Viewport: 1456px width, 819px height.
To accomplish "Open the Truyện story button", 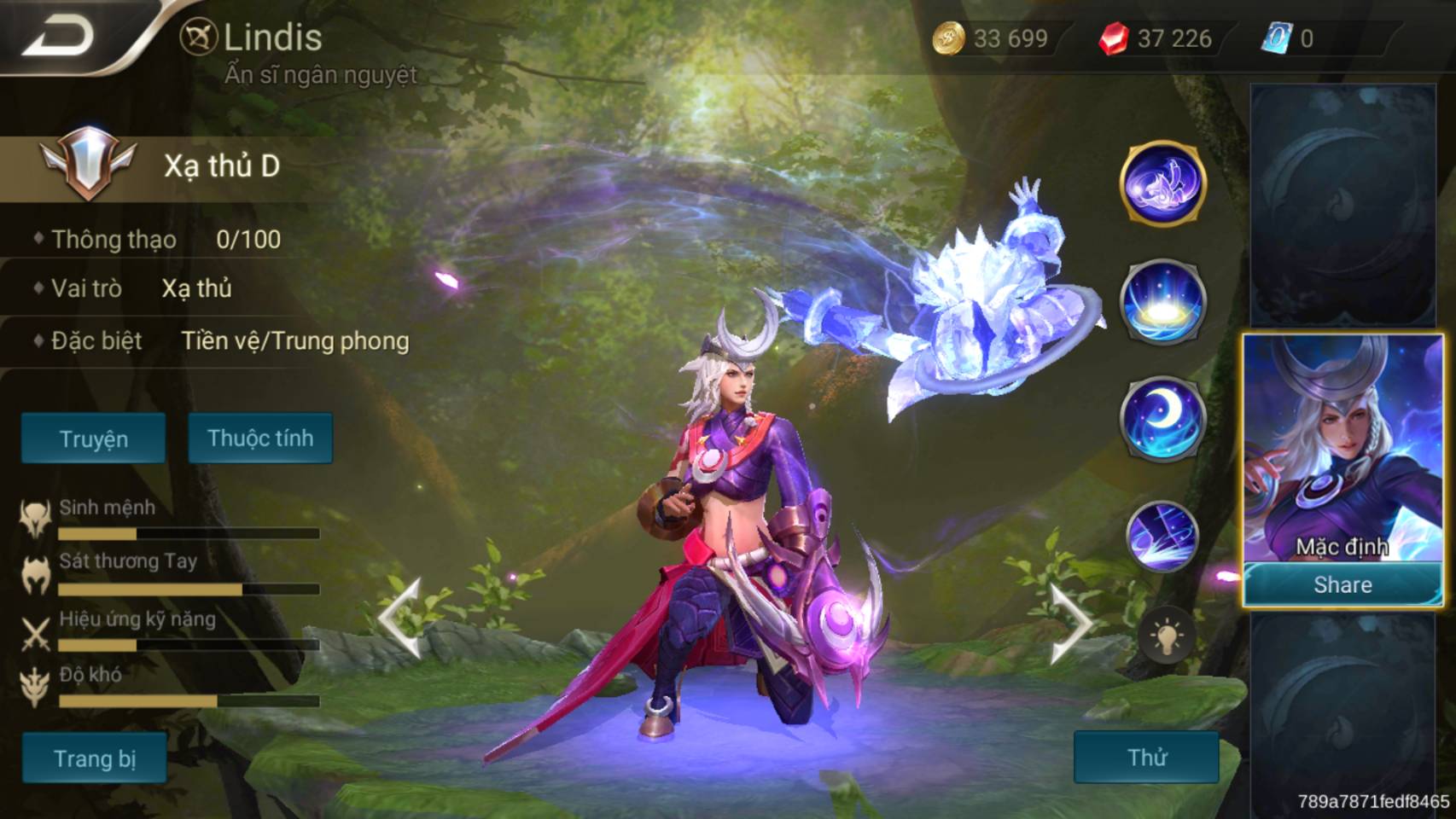I will click(93, 439).
